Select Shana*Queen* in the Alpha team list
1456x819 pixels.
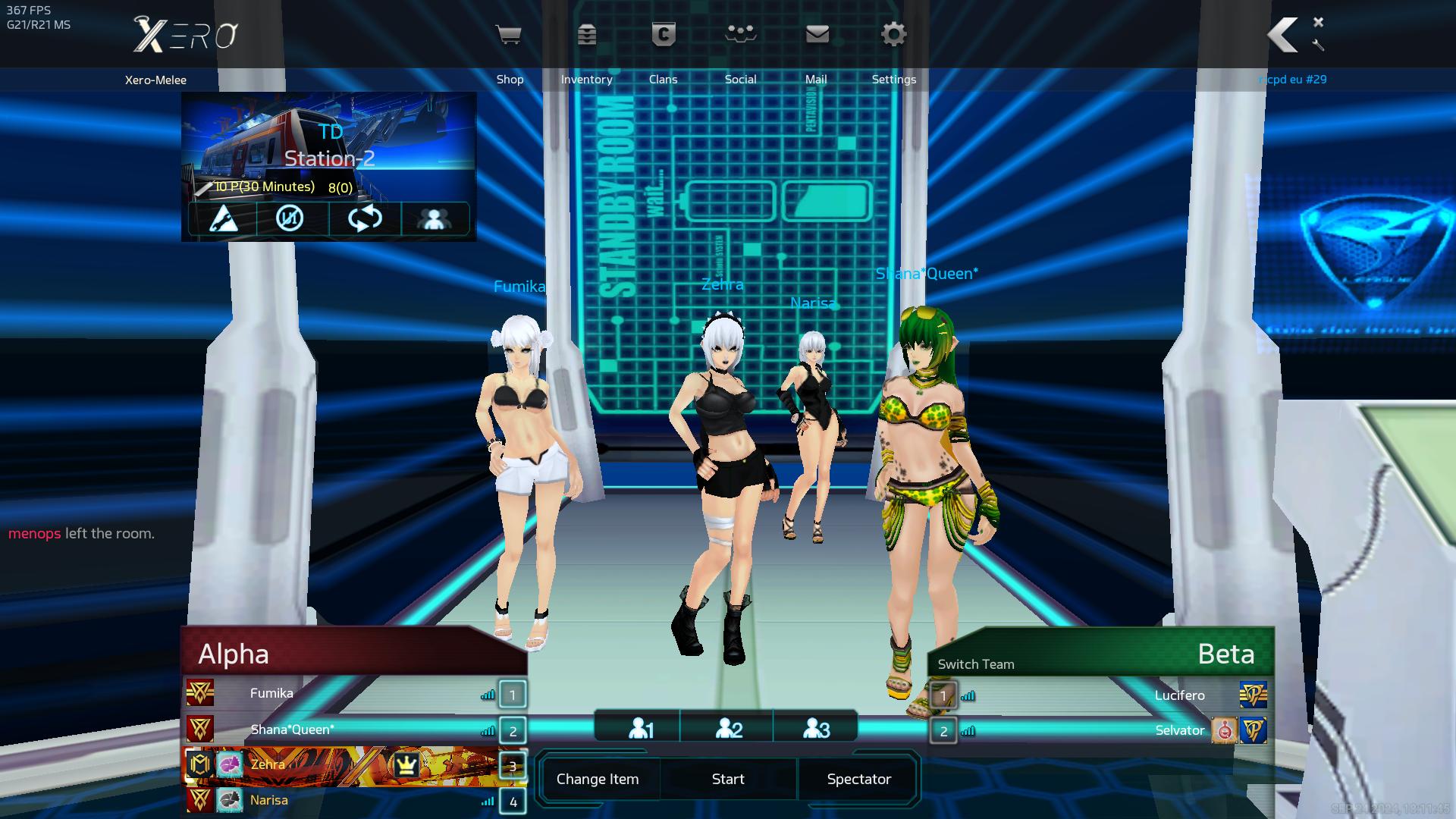tap(292, 730)
